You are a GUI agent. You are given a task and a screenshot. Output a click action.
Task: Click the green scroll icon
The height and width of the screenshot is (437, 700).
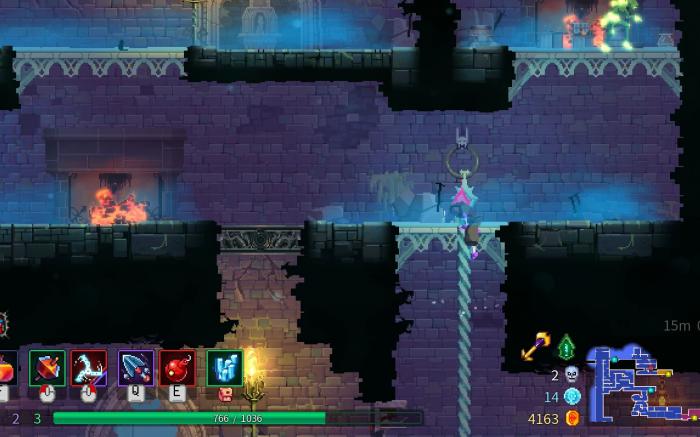566,347
